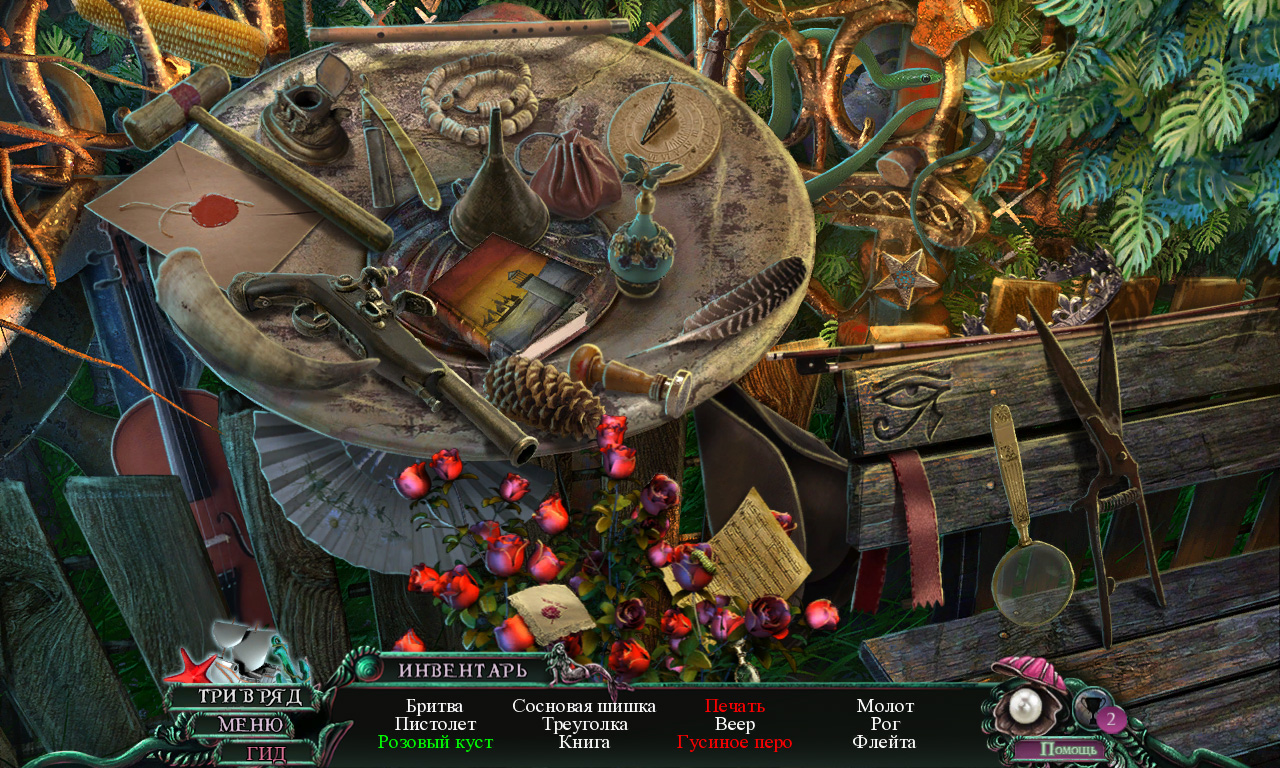Screen dimensions: 1280x768
Task: Open the ГИД strategy guide
Action: (266, 753)
